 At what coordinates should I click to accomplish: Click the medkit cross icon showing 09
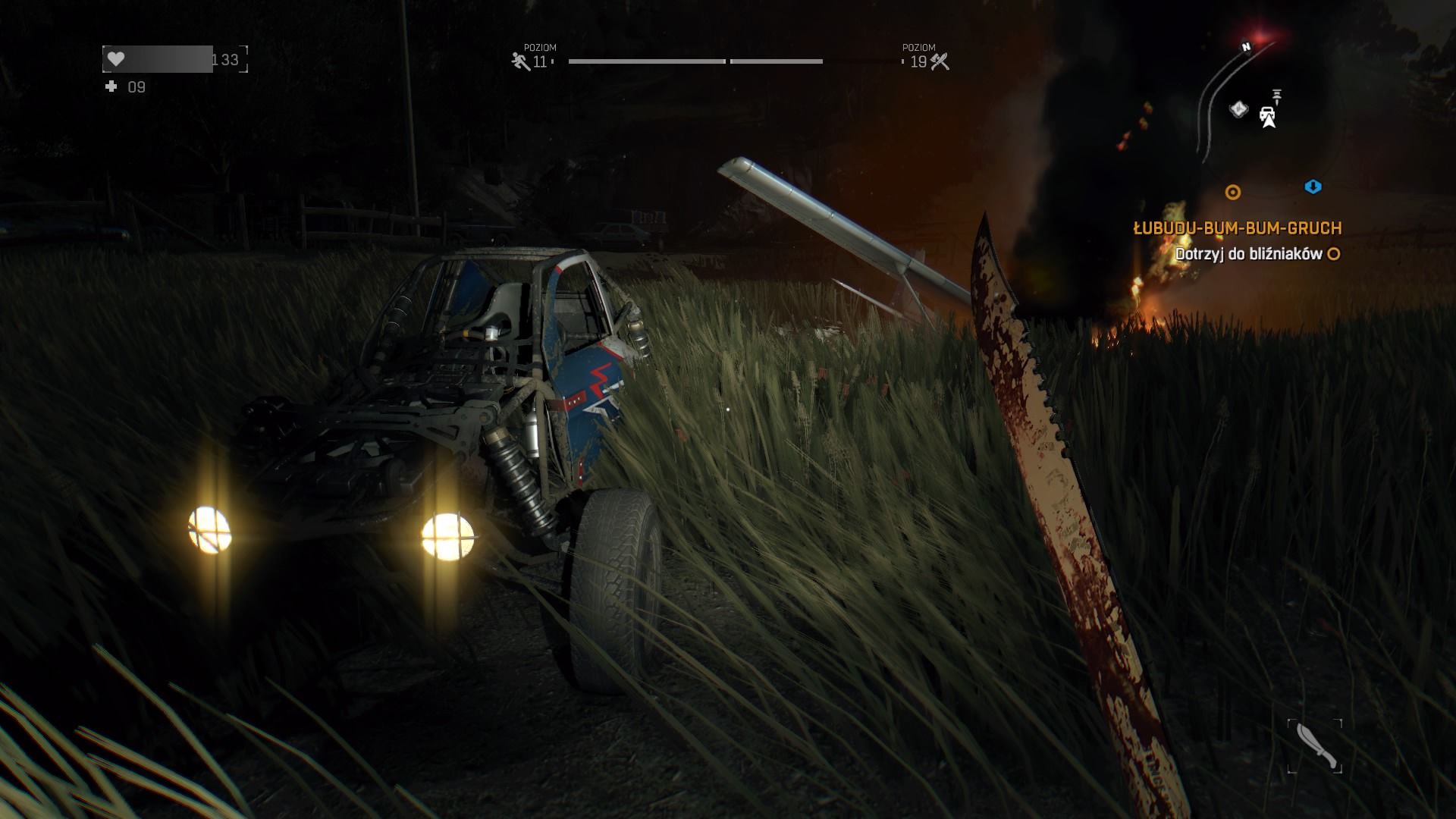(111, 87)
